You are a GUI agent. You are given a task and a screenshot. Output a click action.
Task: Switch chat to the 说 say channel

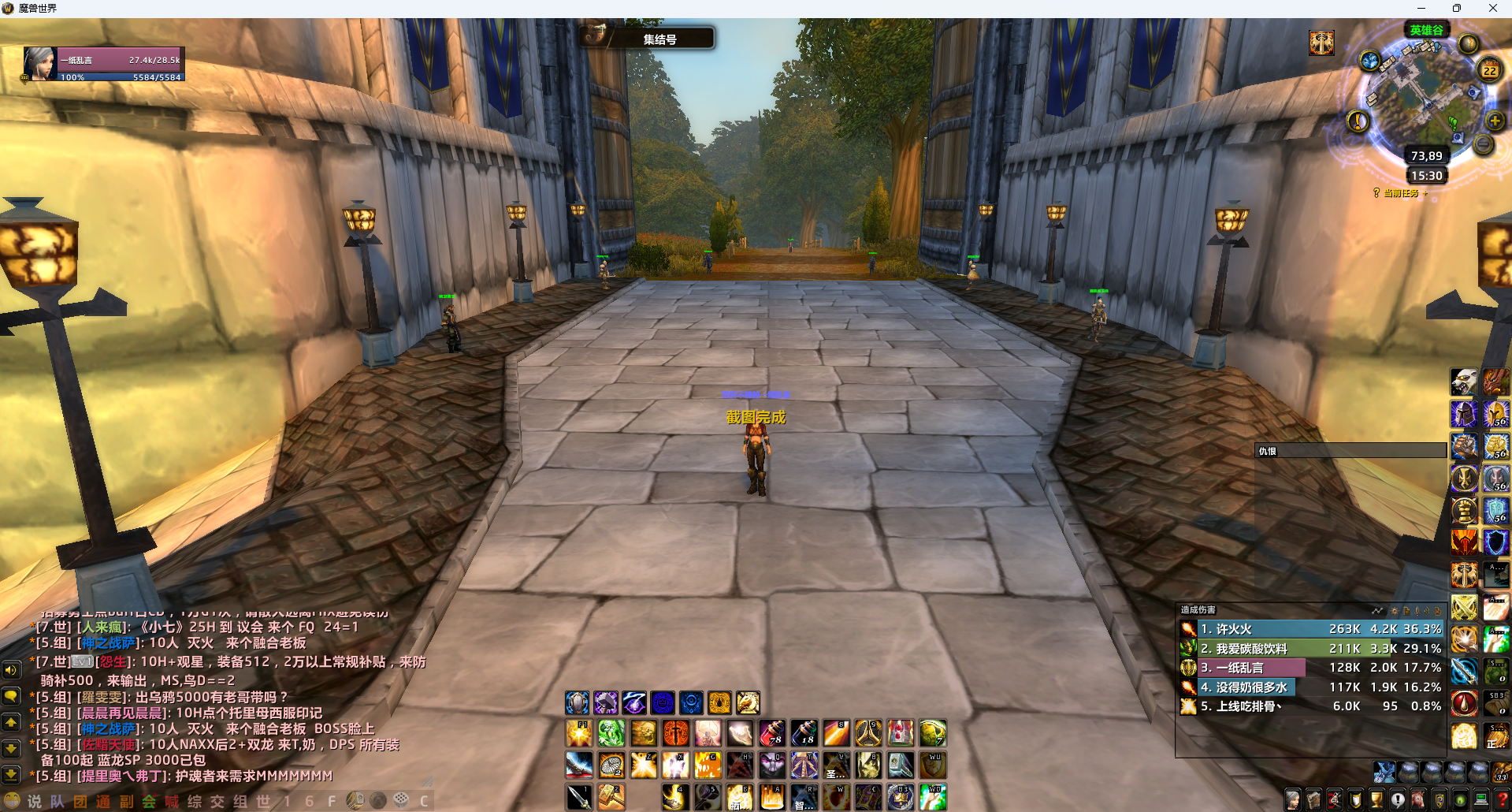[34, 801]
